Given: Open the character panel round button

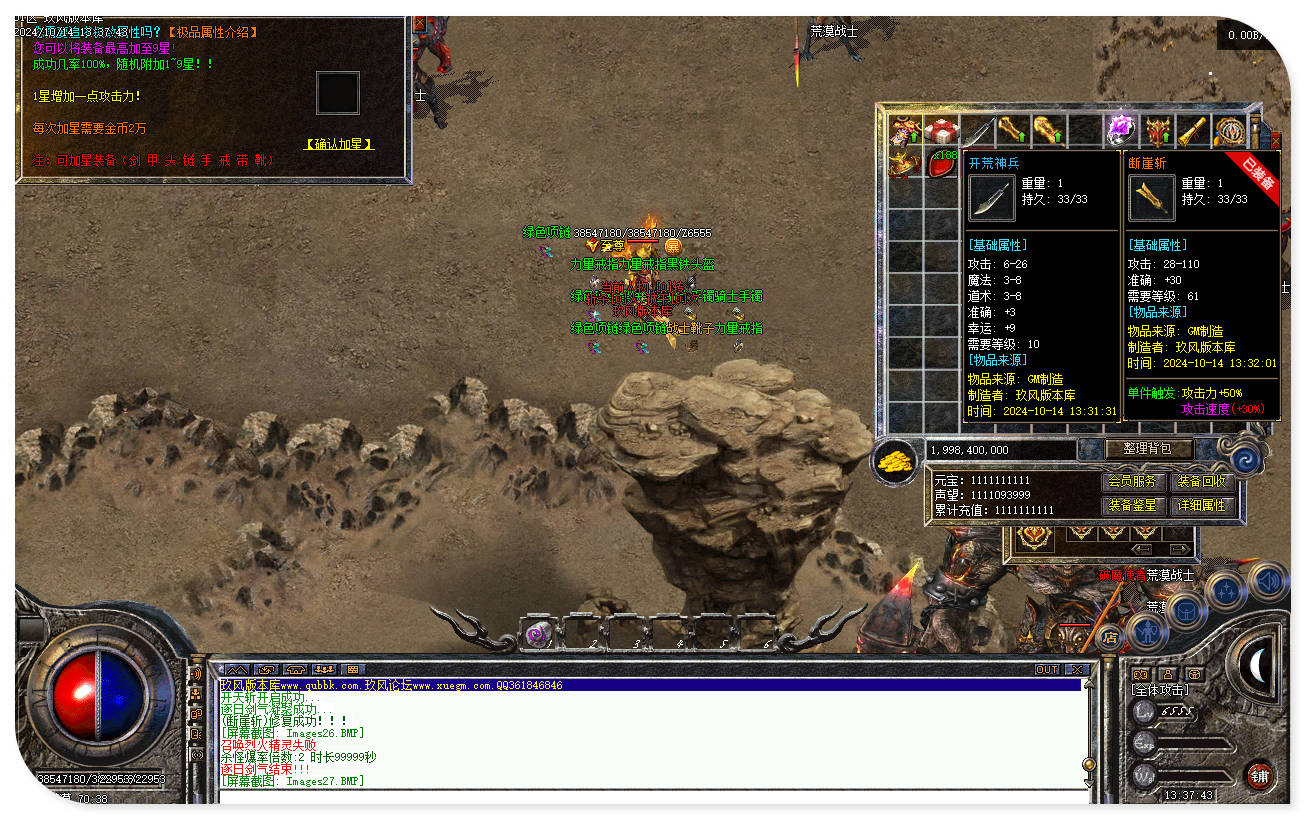Looking at the screenshot, I should coord(1146,633).
